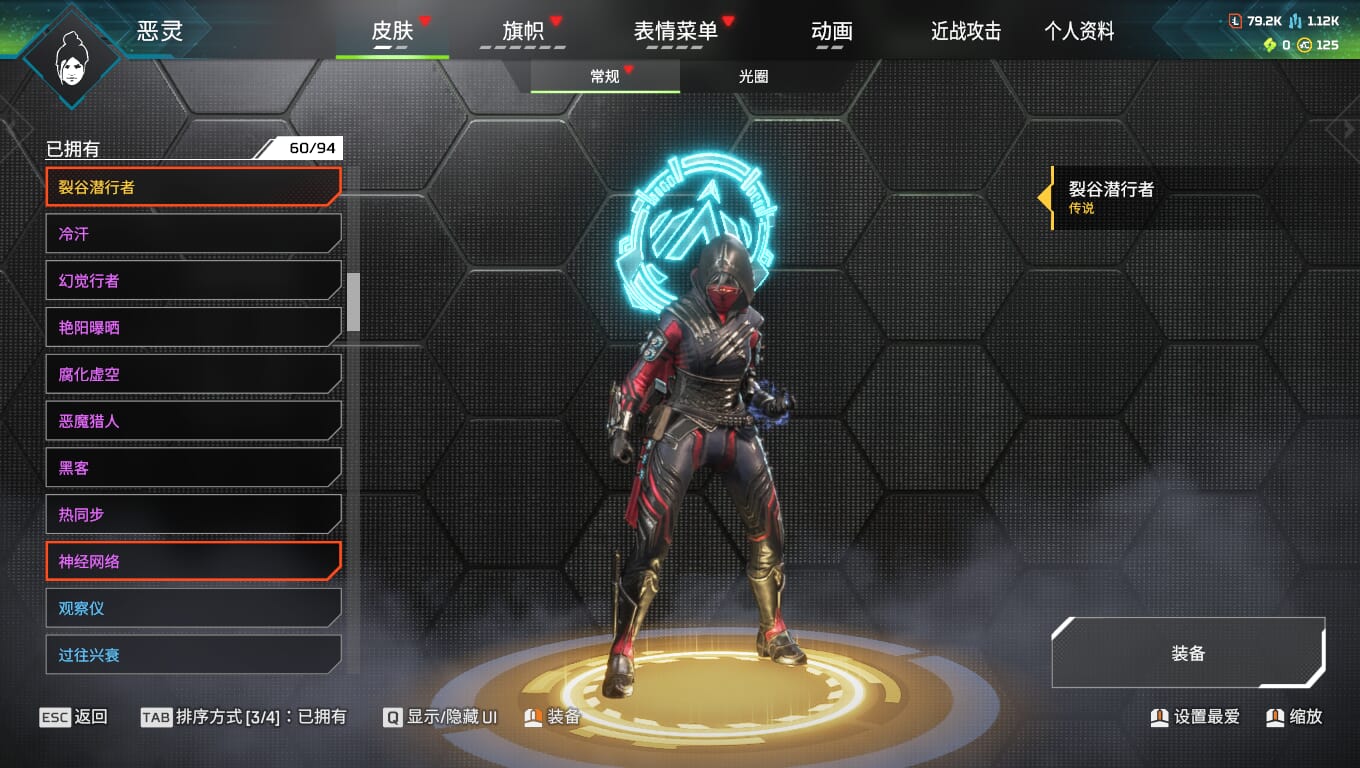Switch to the 光圈 sub-tab

click(753, 76)
